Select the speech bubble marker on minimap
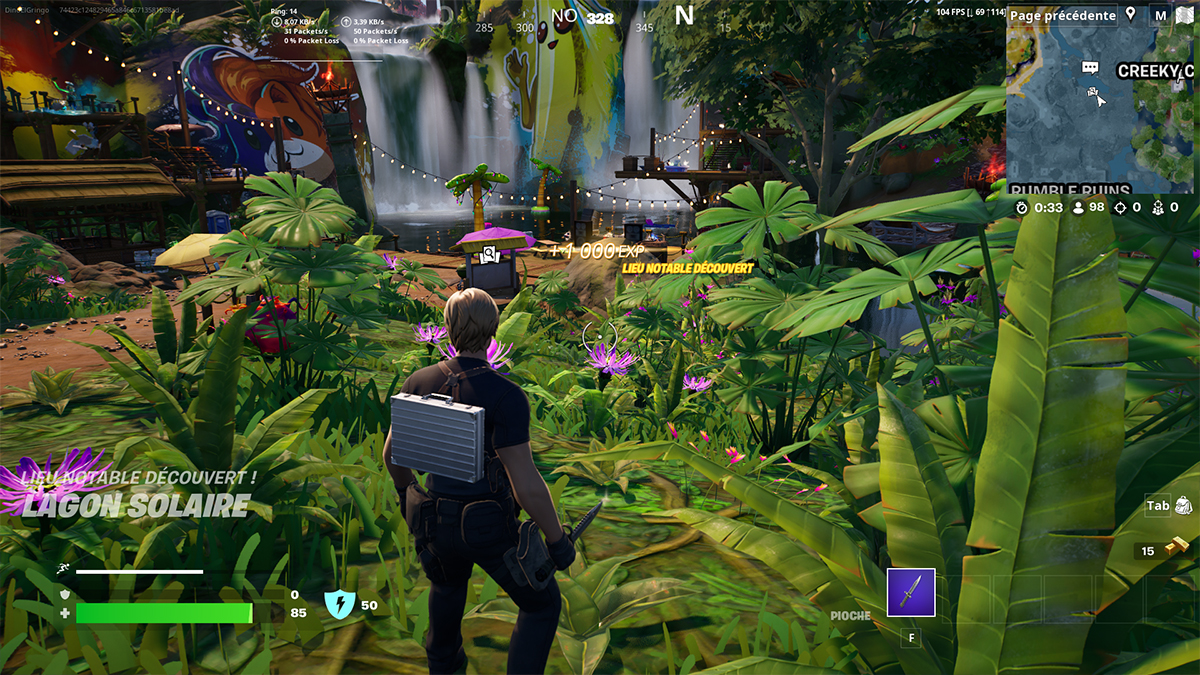The width and height of the screenshot is (1200, 675). point(1090,67)
